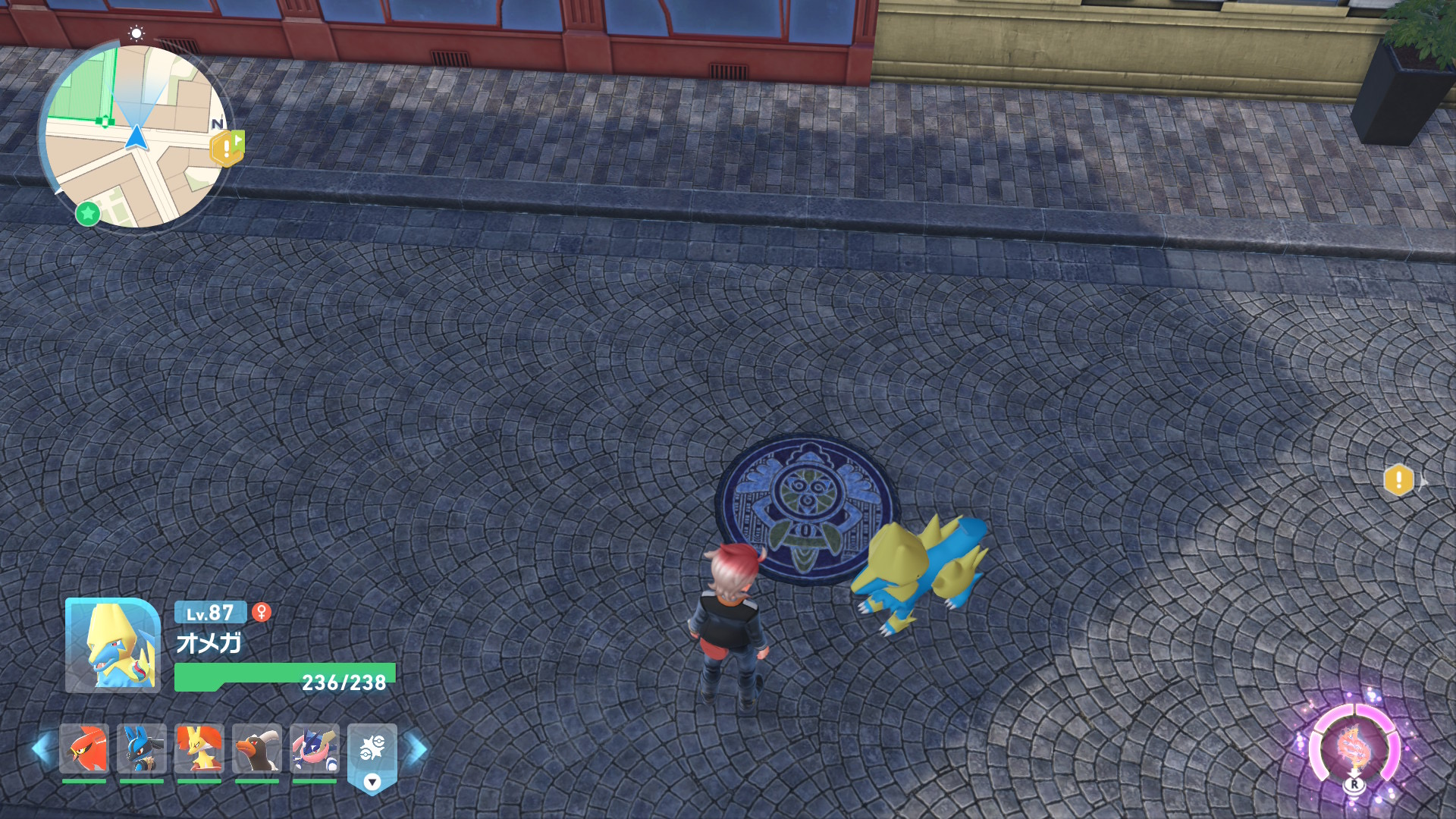Screen dimensions: 1456x819
Task: Select the green star marker on minimap
Action: [x=88, y=213]
